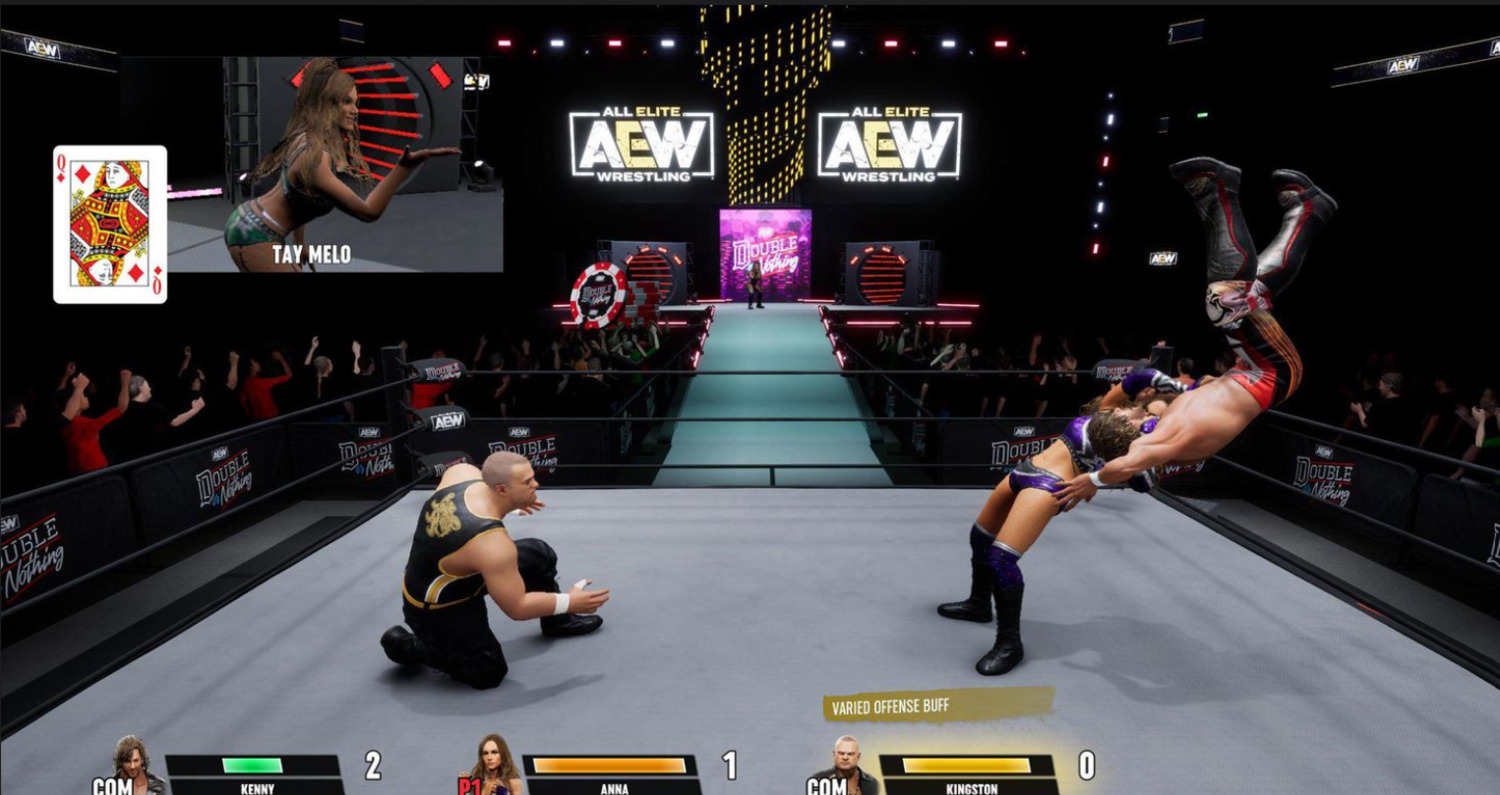Select Kenny's player portrait
Image resolution: width=1500 pixels, height=795 pixels.
[x=129, y=766]
